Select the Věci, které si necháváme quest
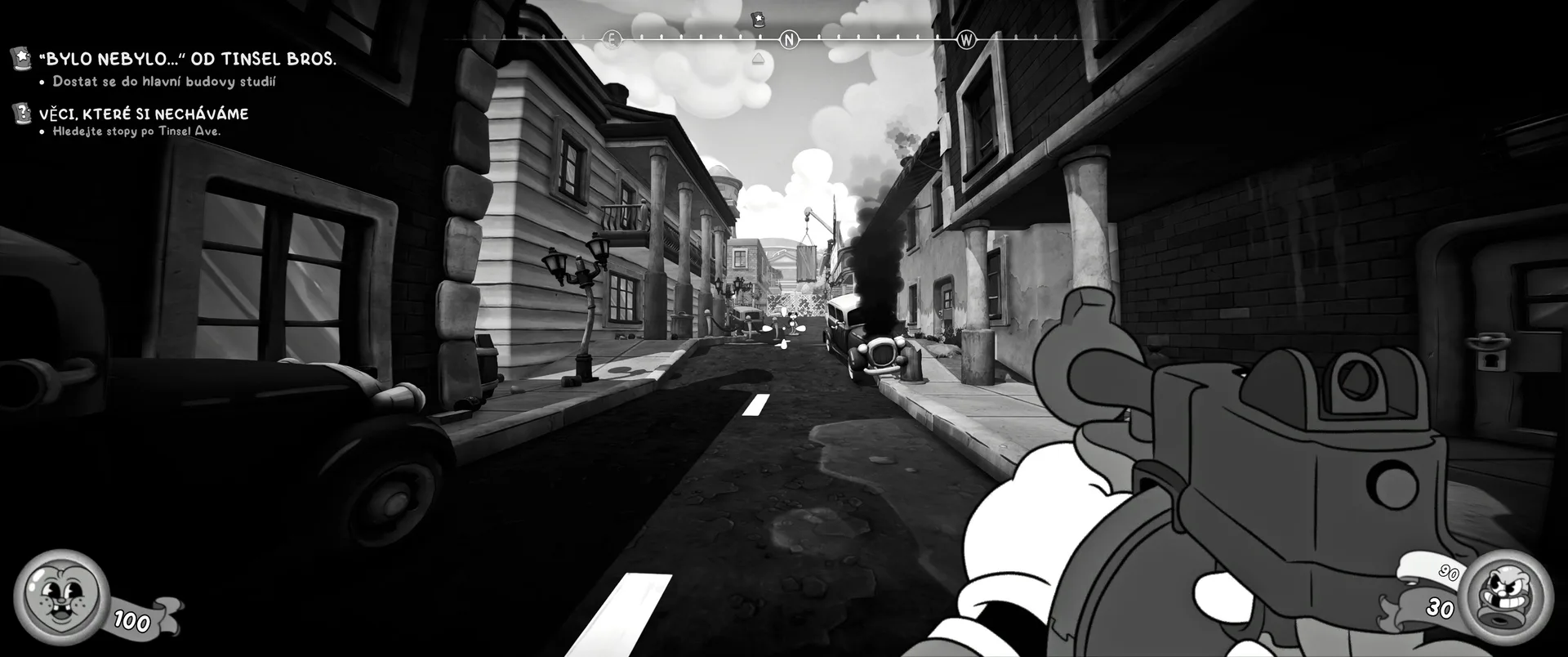 click(143, 114)
